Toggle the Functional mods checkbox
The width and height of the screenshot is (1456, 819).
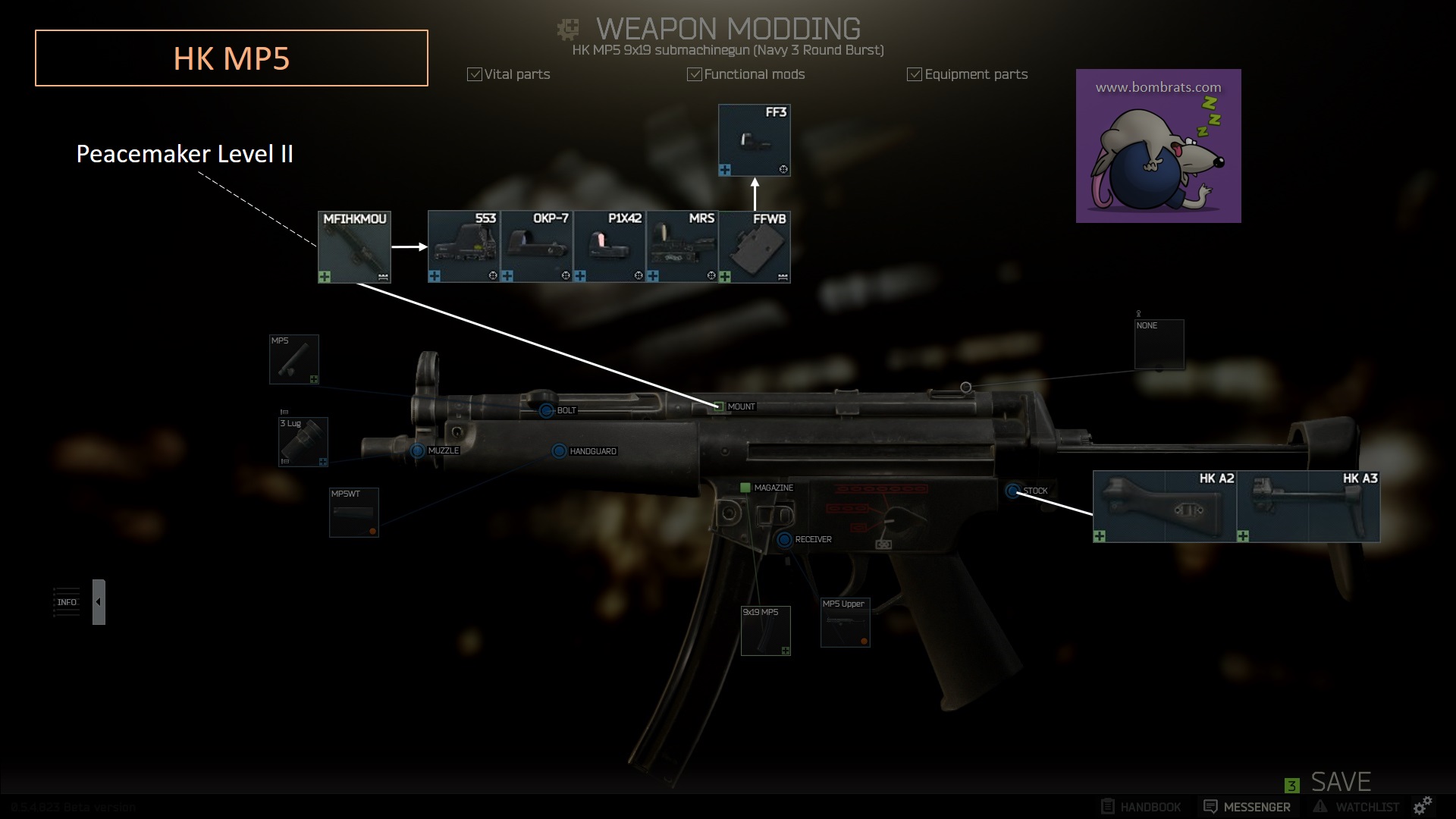coord(694,74)
